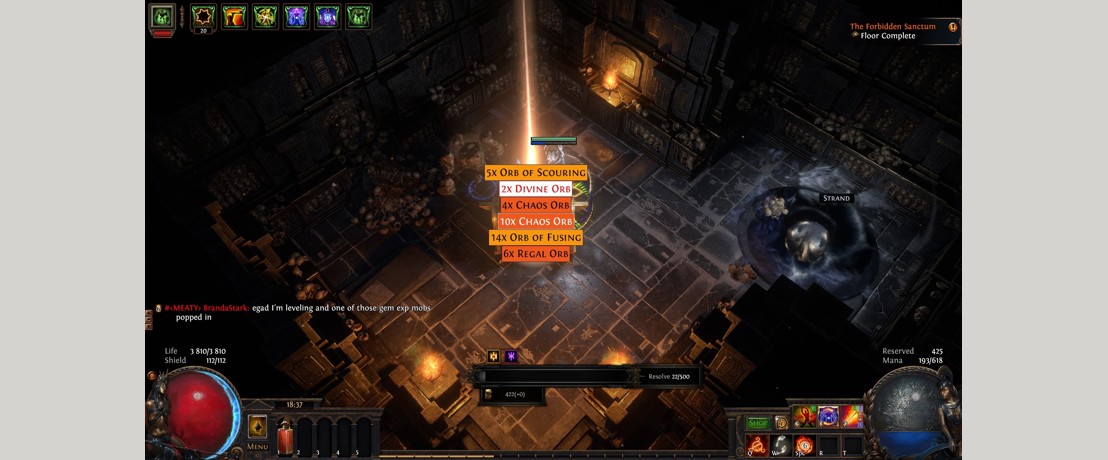This screenshot has width=1108, height=460.
Task: Pick up the 2x Divine Orb label
Action: point(535,189)
